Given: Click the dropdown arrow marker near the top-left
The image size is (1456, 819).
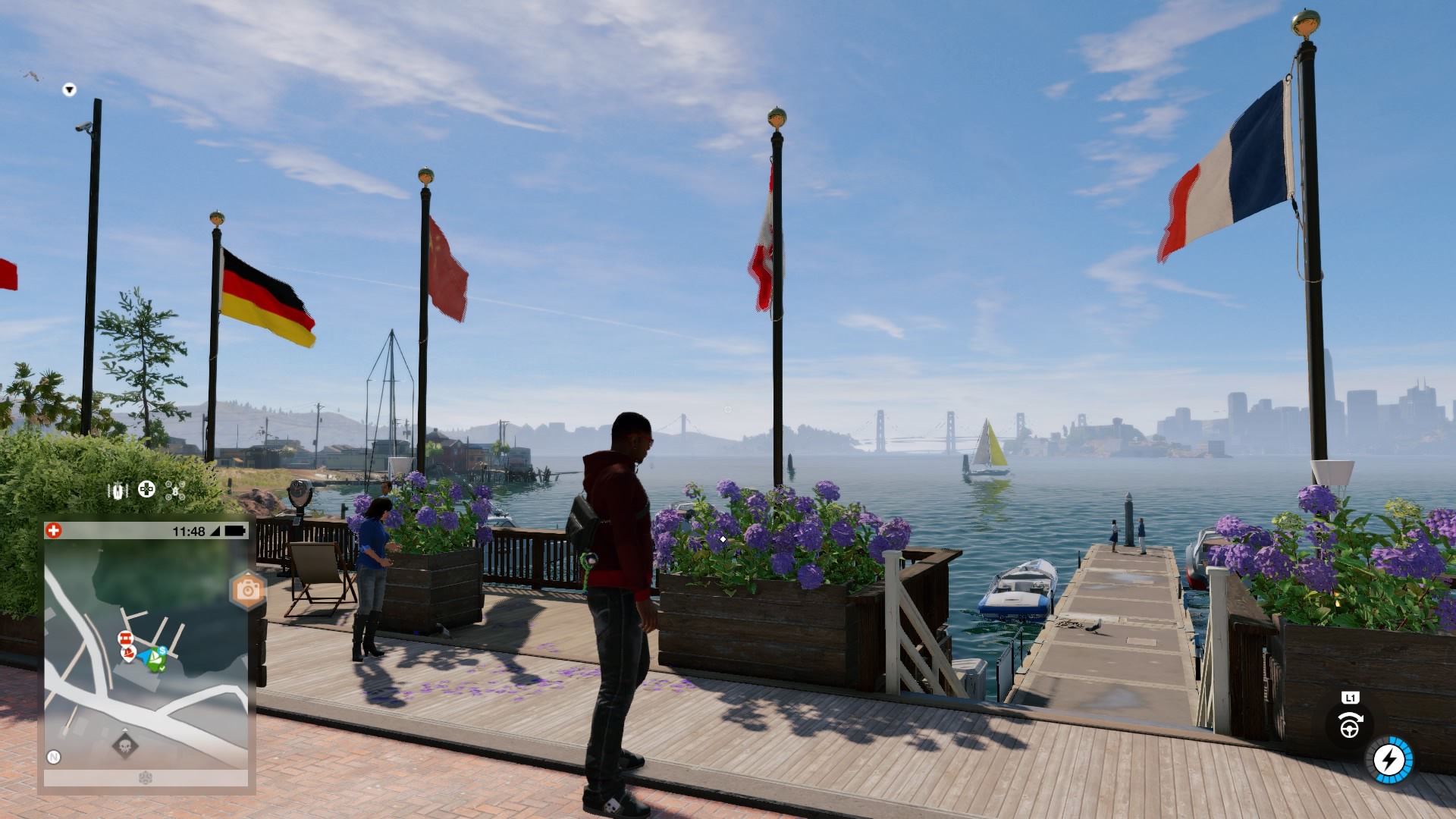Looking at the screenshot, I should [69, 90].
